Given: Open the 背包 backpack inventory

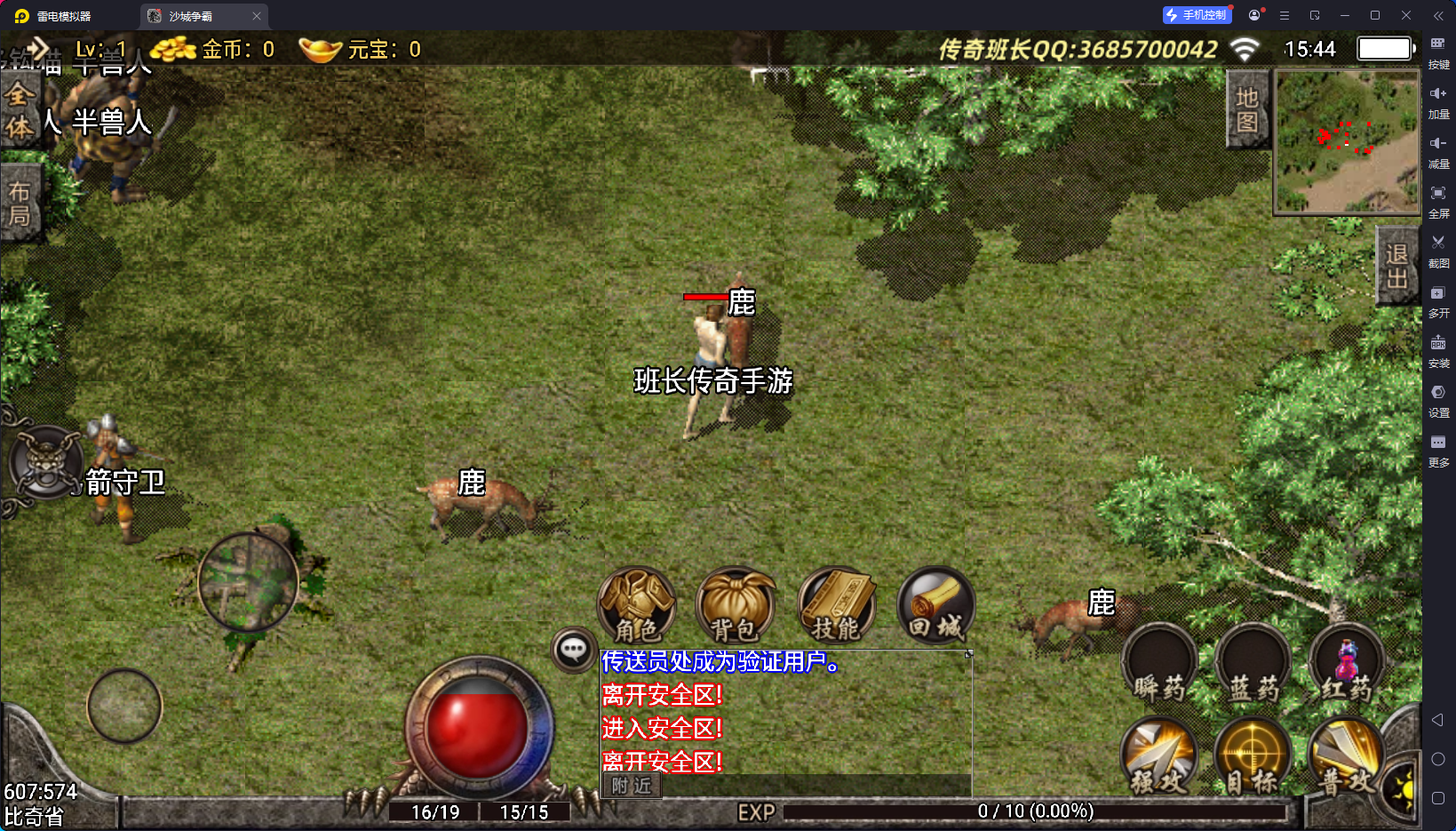Looking at the screenshot, I should pos(736,606).
